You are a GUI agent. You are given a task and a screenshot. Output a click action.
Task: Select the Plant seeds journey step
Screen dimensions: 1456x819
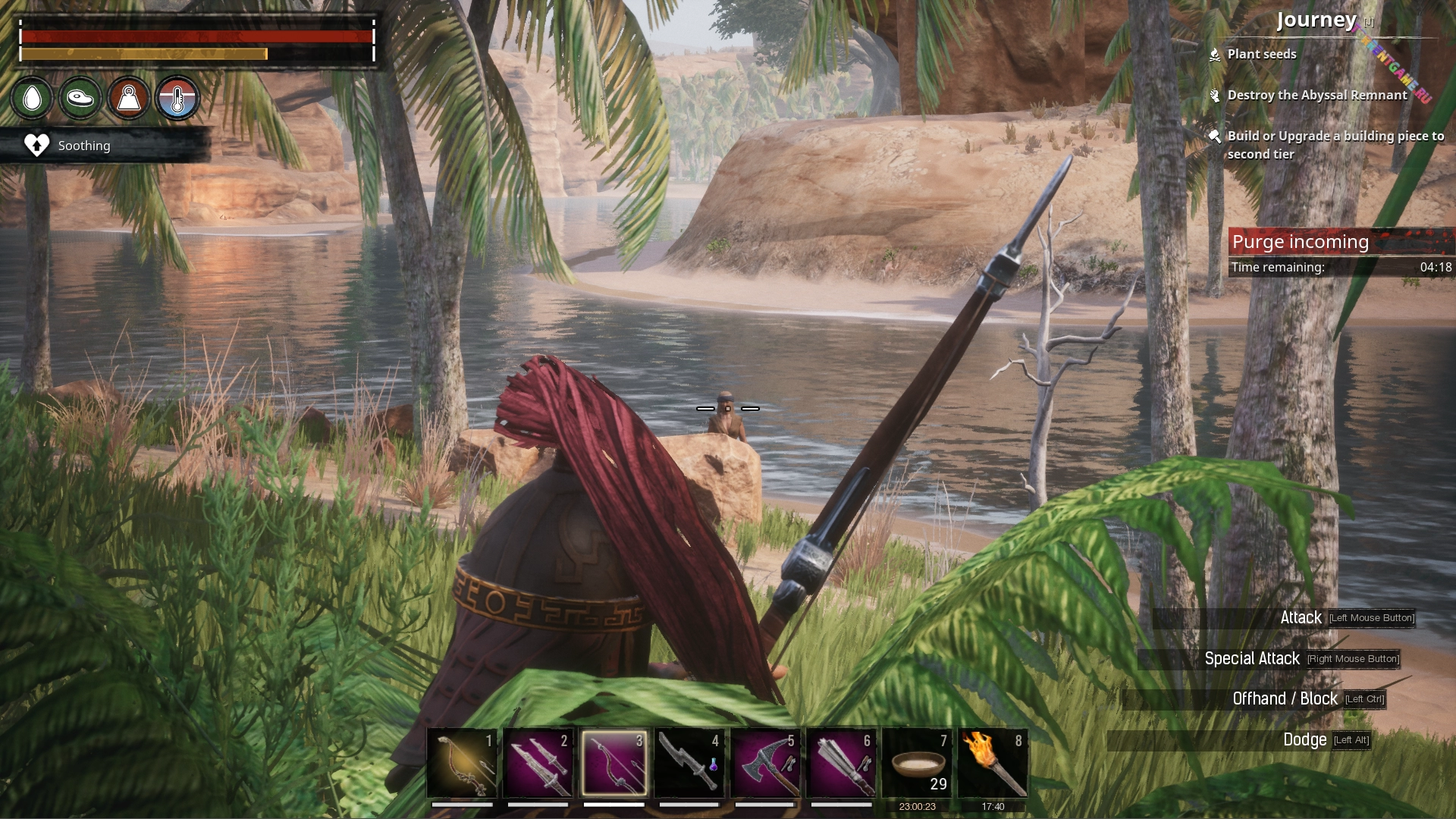click(1261, 55)
